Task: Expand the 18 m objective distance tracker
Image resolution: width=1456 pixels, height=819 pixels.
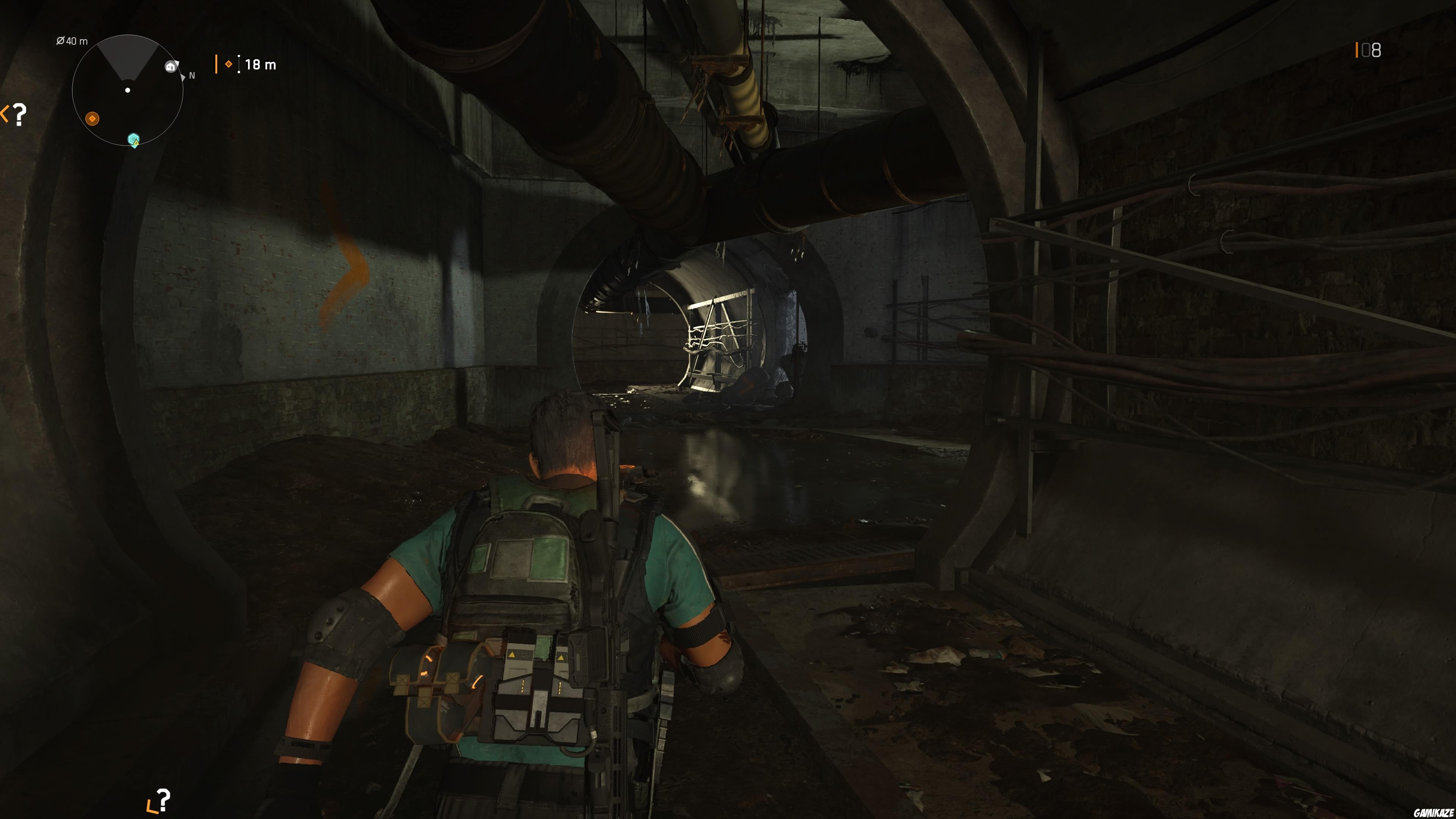Action: pyautogui.click(x=260, y=64)
